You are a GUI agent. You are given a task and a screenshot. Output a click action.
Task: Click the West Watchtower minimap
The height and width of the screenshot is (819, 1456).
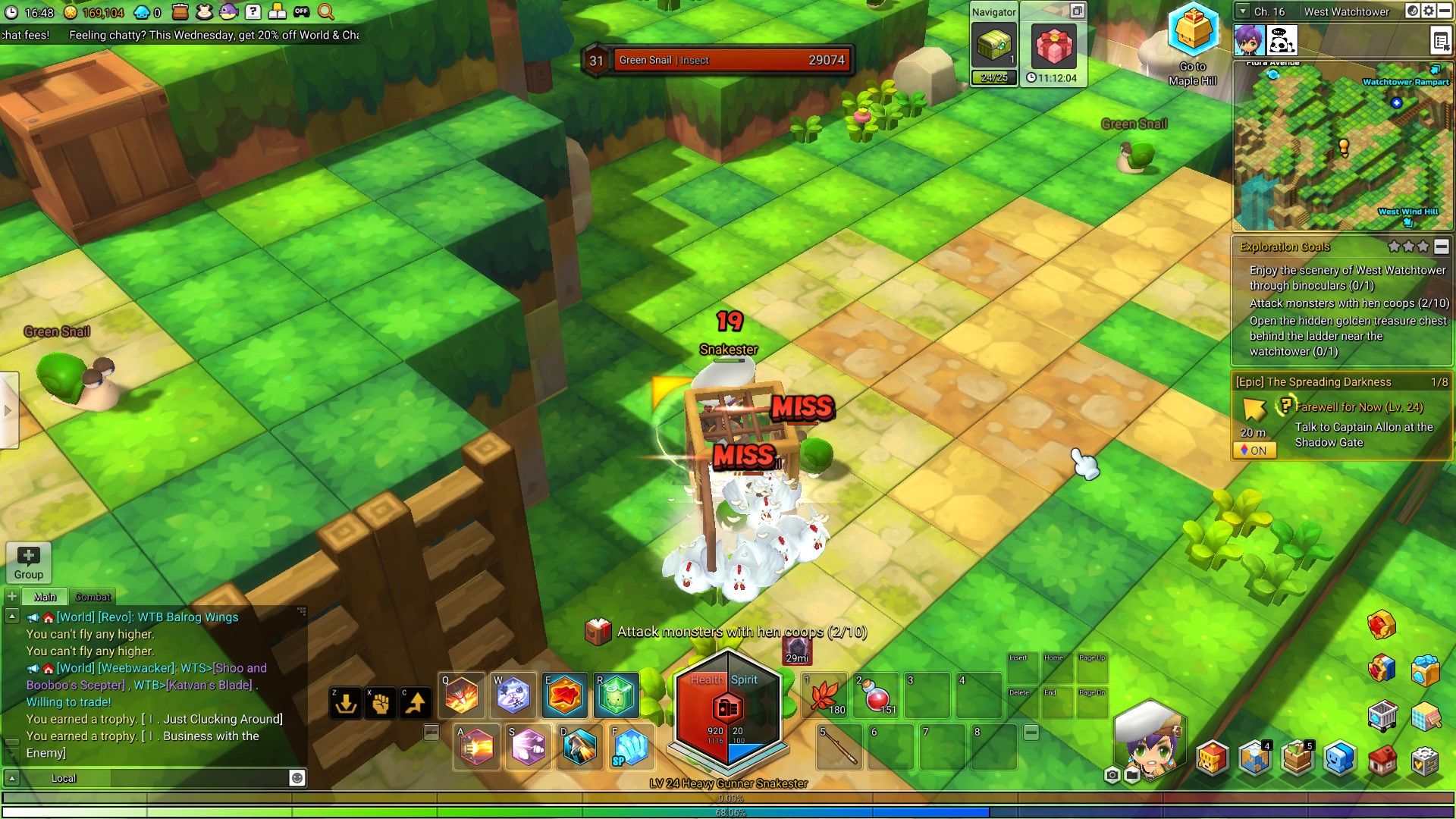[x=1342, y=146]
